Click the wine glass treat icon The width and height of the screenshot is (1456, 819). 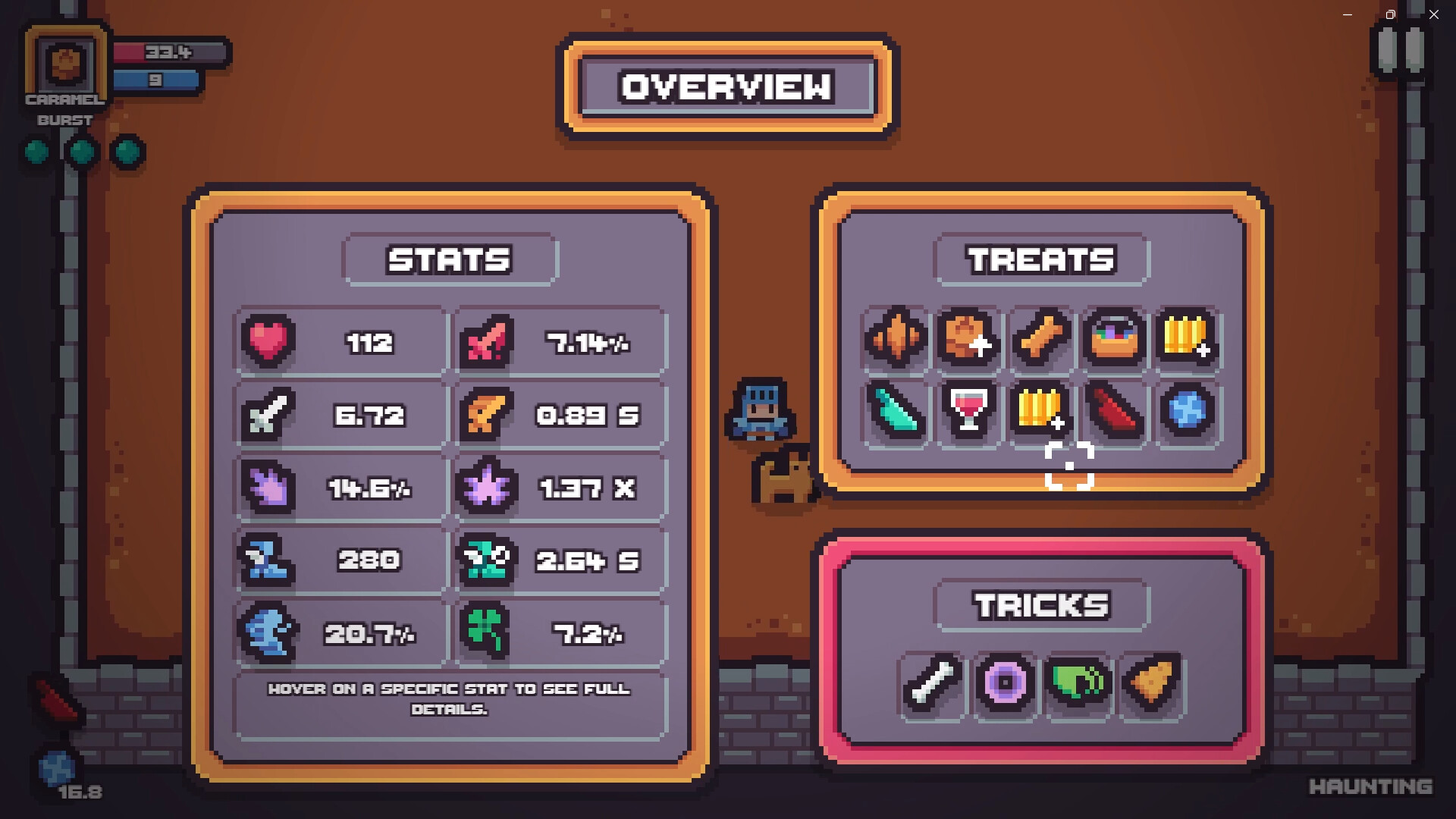(968, 413)
